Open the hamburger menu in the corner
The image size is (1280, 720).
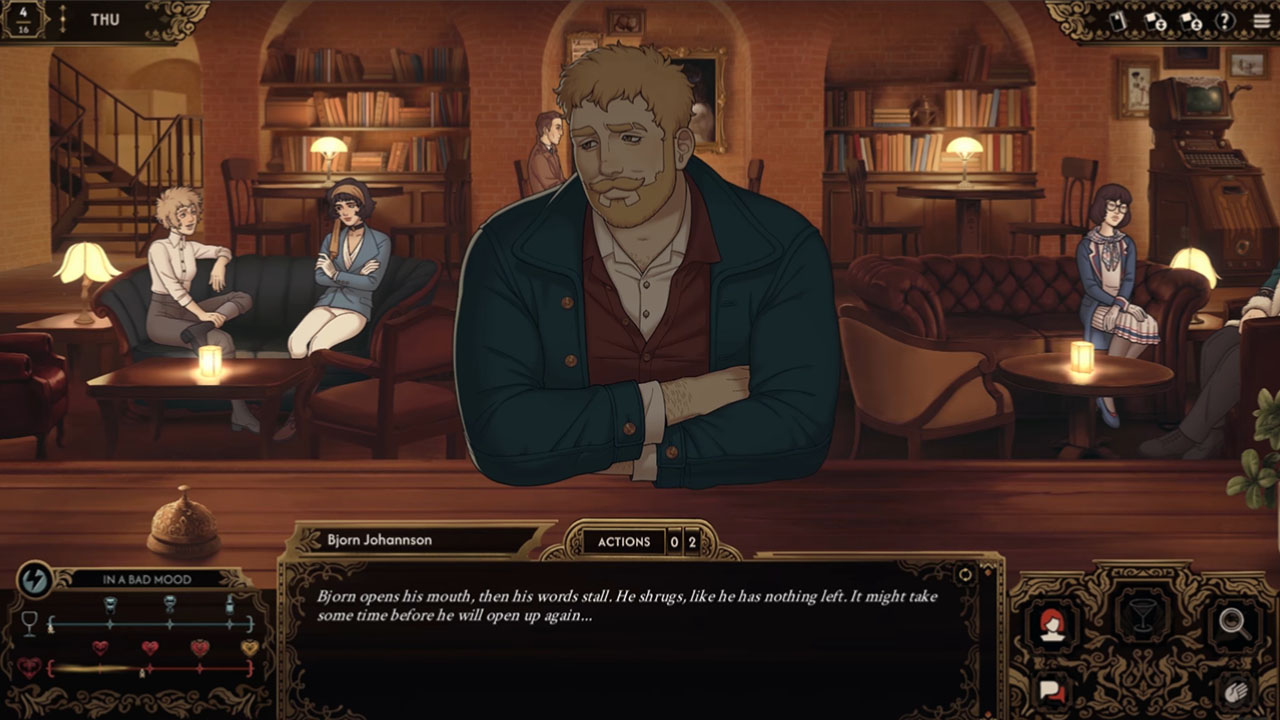coord(1261,20)
